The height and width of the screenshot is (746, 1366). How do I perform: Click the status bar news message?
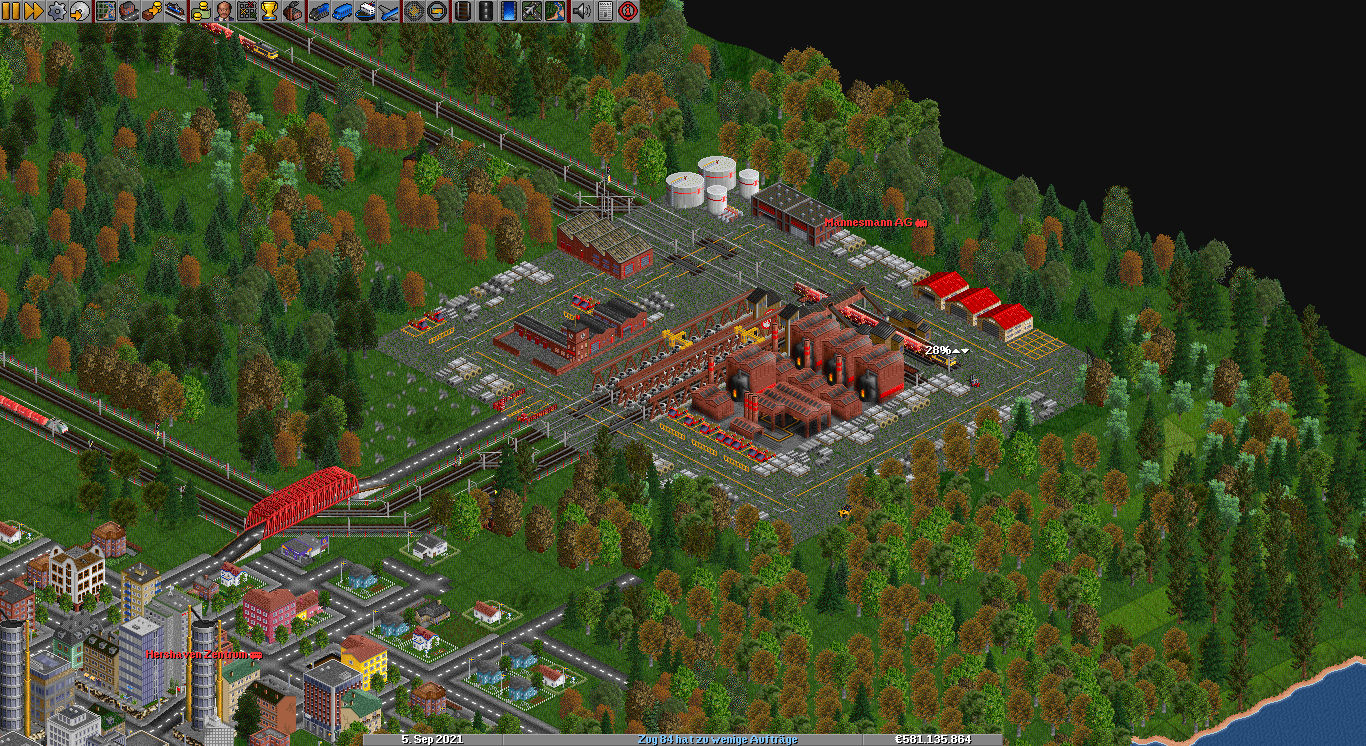pos(717,739)
